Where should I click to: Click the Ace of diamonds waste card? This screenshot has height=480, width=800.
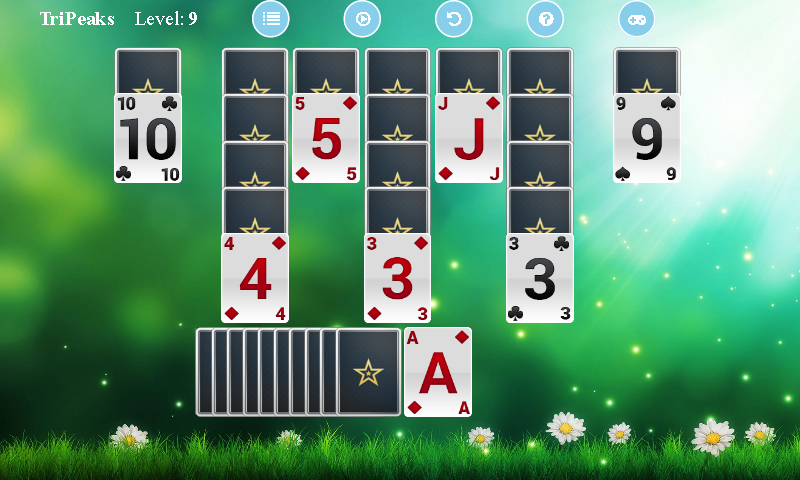click(x=438, y=372)
